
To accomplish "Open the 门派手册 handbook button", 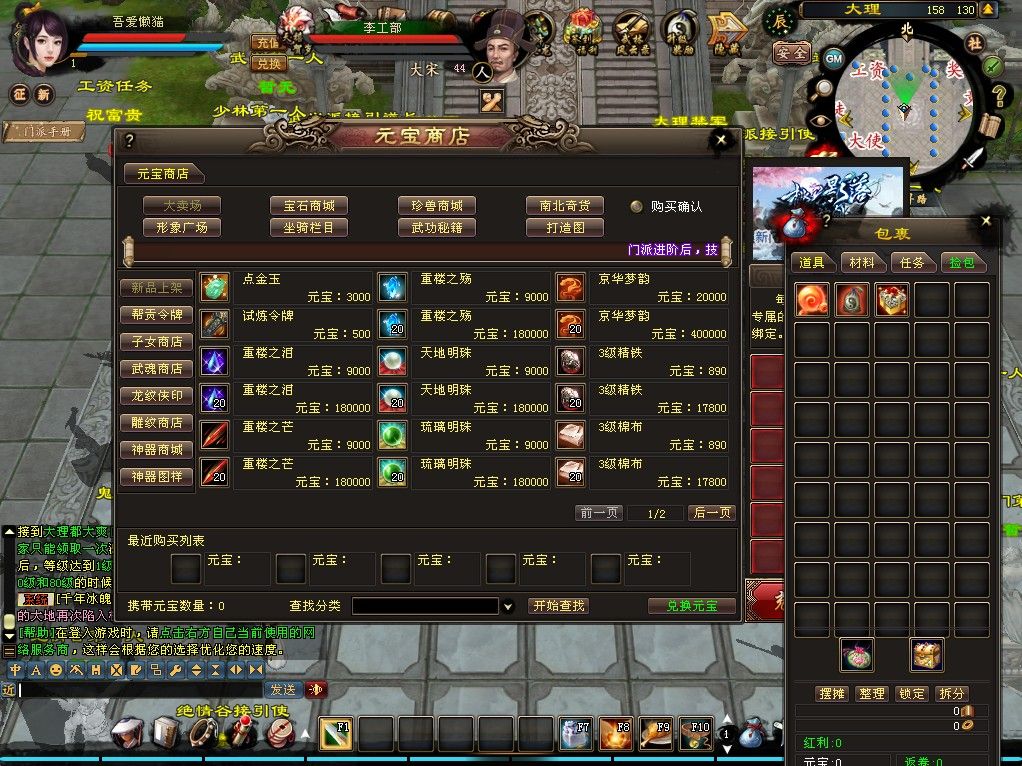I will coord(44,131).
